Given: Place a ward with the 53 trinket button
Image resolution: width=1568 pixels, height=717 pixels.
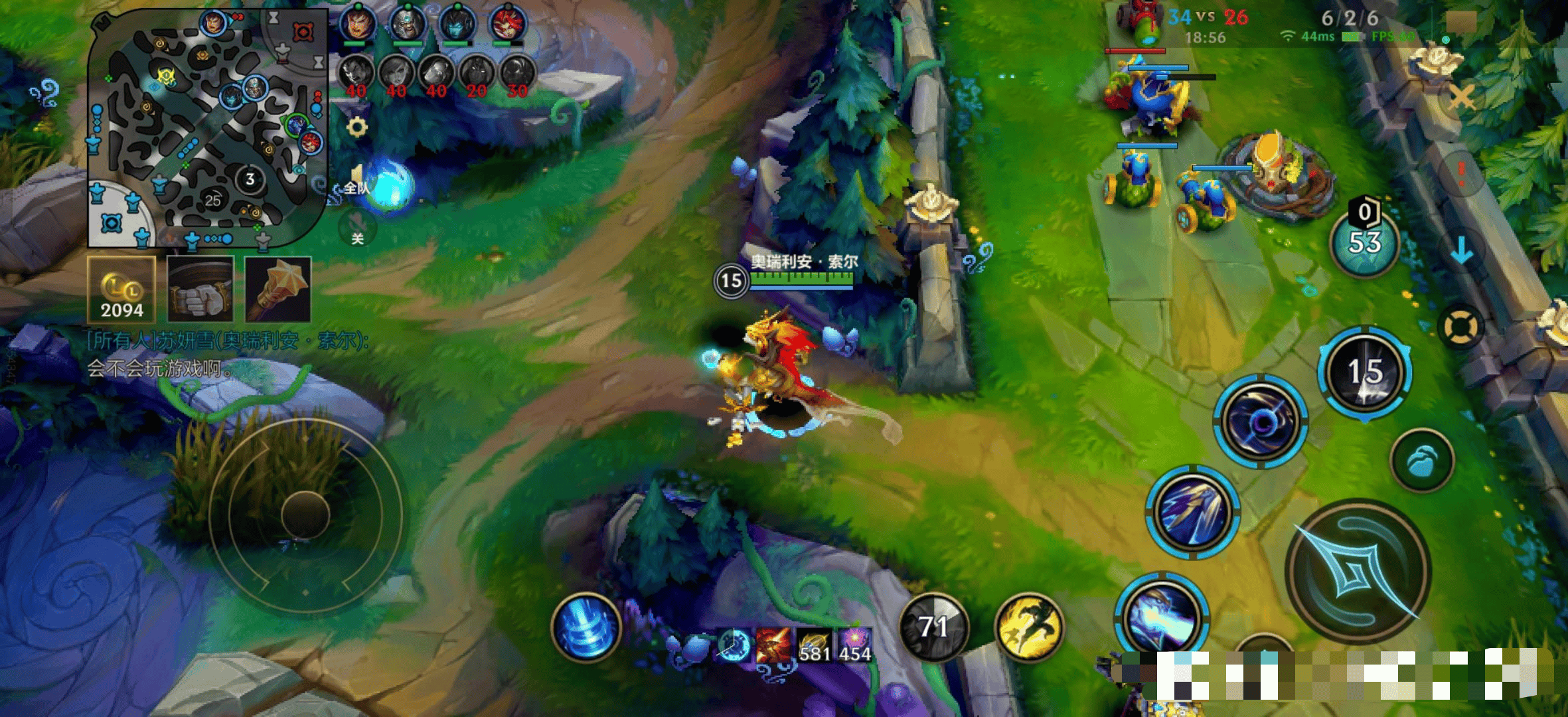Looking at the screenshot, I should point(1364,242).
